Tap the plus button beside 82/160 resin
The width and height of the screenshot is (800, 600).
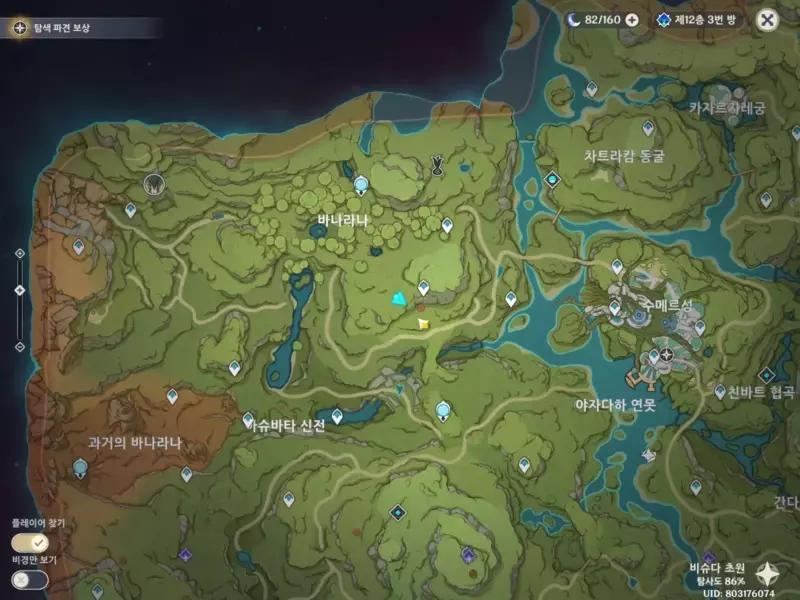coord(632,20)
